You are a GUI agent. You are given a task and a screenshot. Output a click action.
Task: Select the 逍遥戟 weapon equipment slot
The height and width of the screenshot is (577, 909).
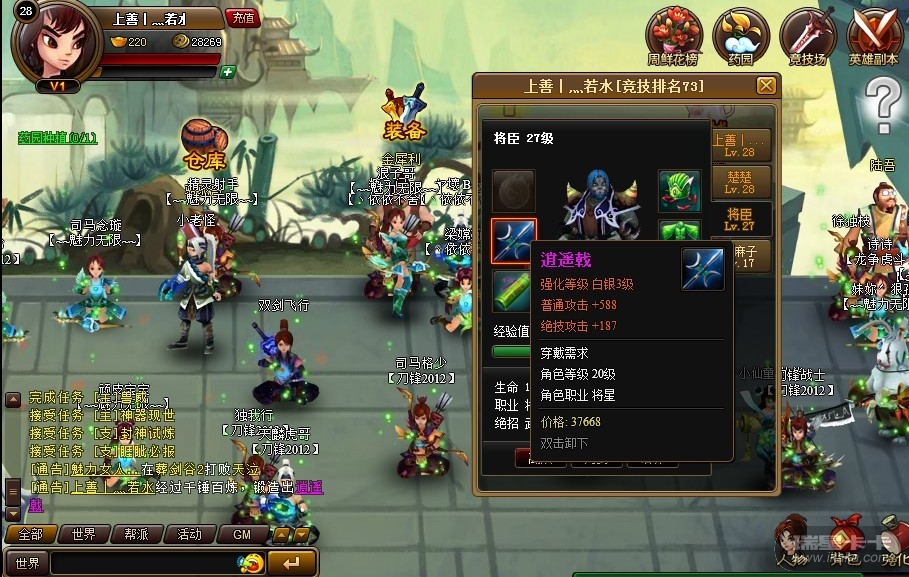[513, 242]
